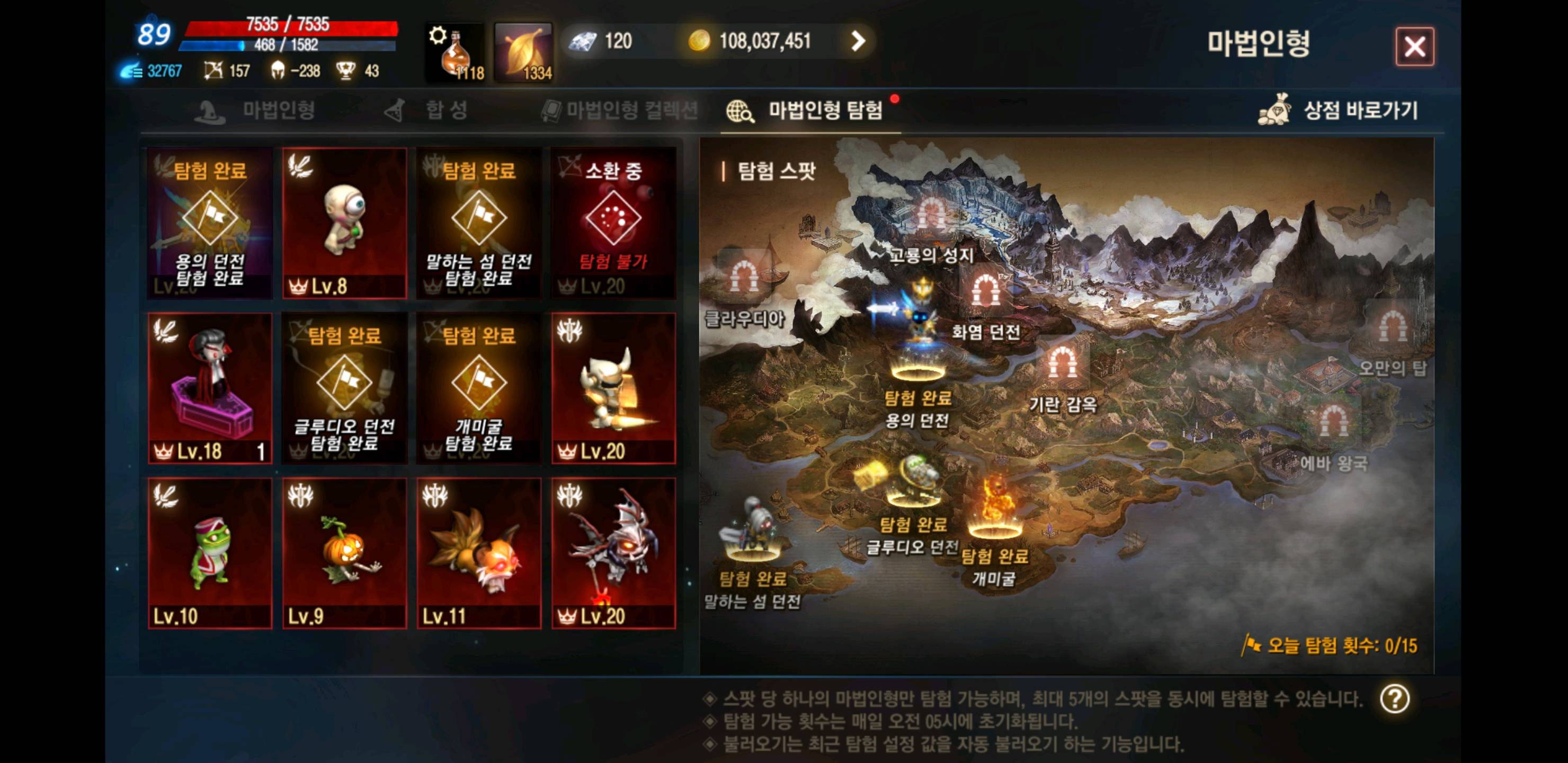The height and width of the screenshot is (763, 1568).
Task: Click the 클라우디아 spot on the map
Action: click(747, 277)
